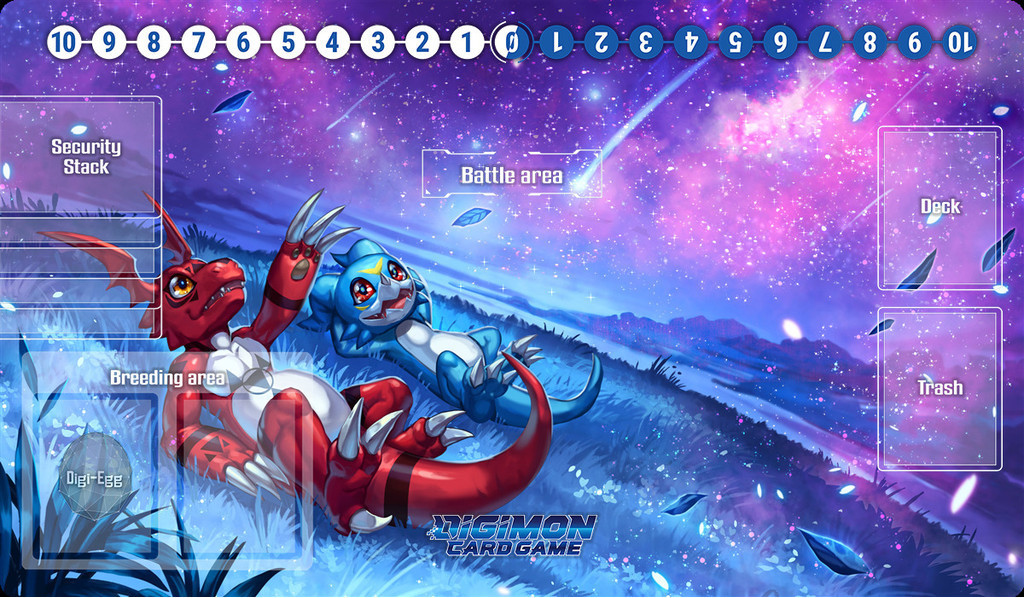Select the white-circled 10 on memory gauge
Image resolution: width=1024 pixels, height=598 pixels.
tap(63, 42)
